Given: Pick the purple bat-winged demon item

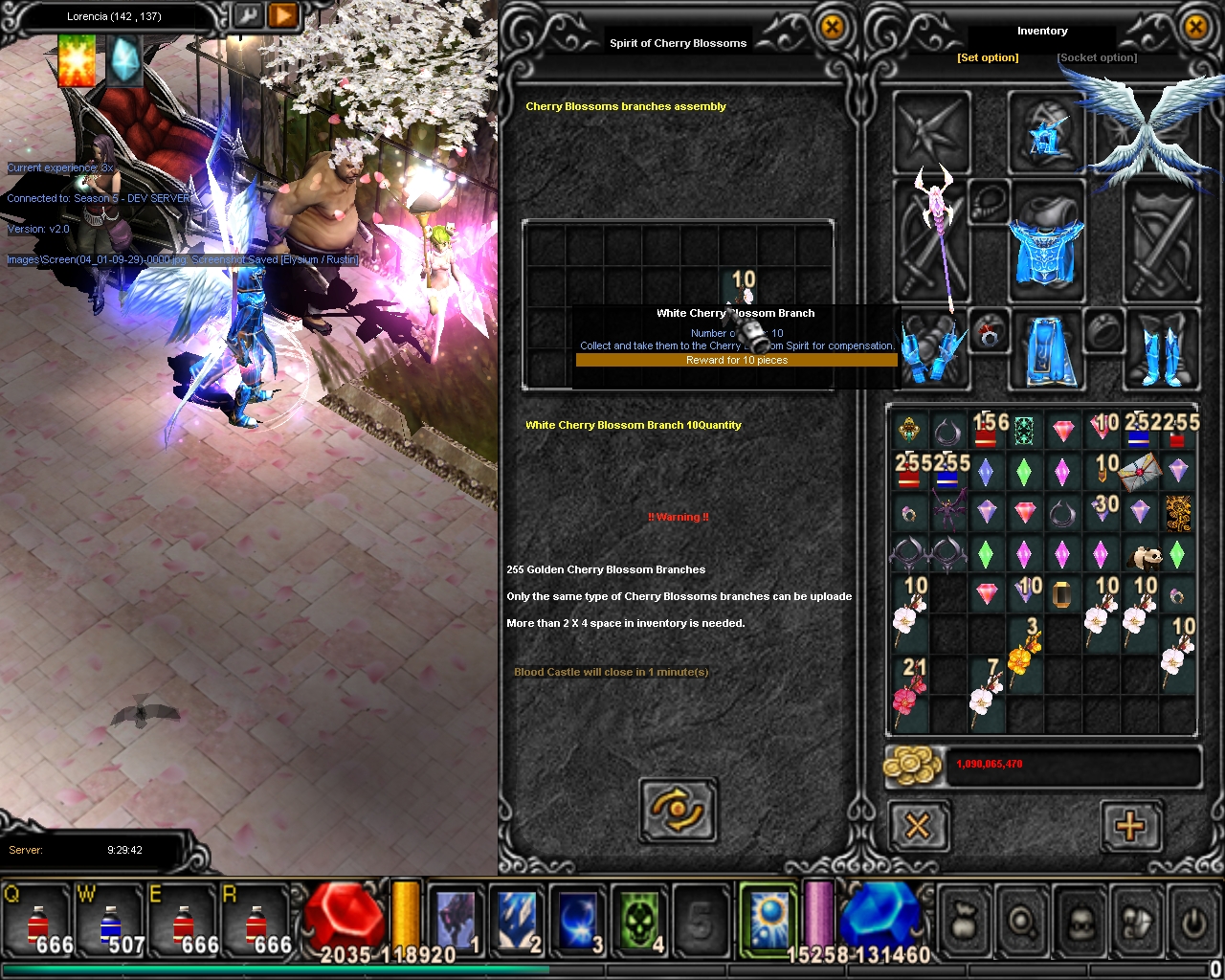Looking at the screenshot, I should click(x=947, y=512).
